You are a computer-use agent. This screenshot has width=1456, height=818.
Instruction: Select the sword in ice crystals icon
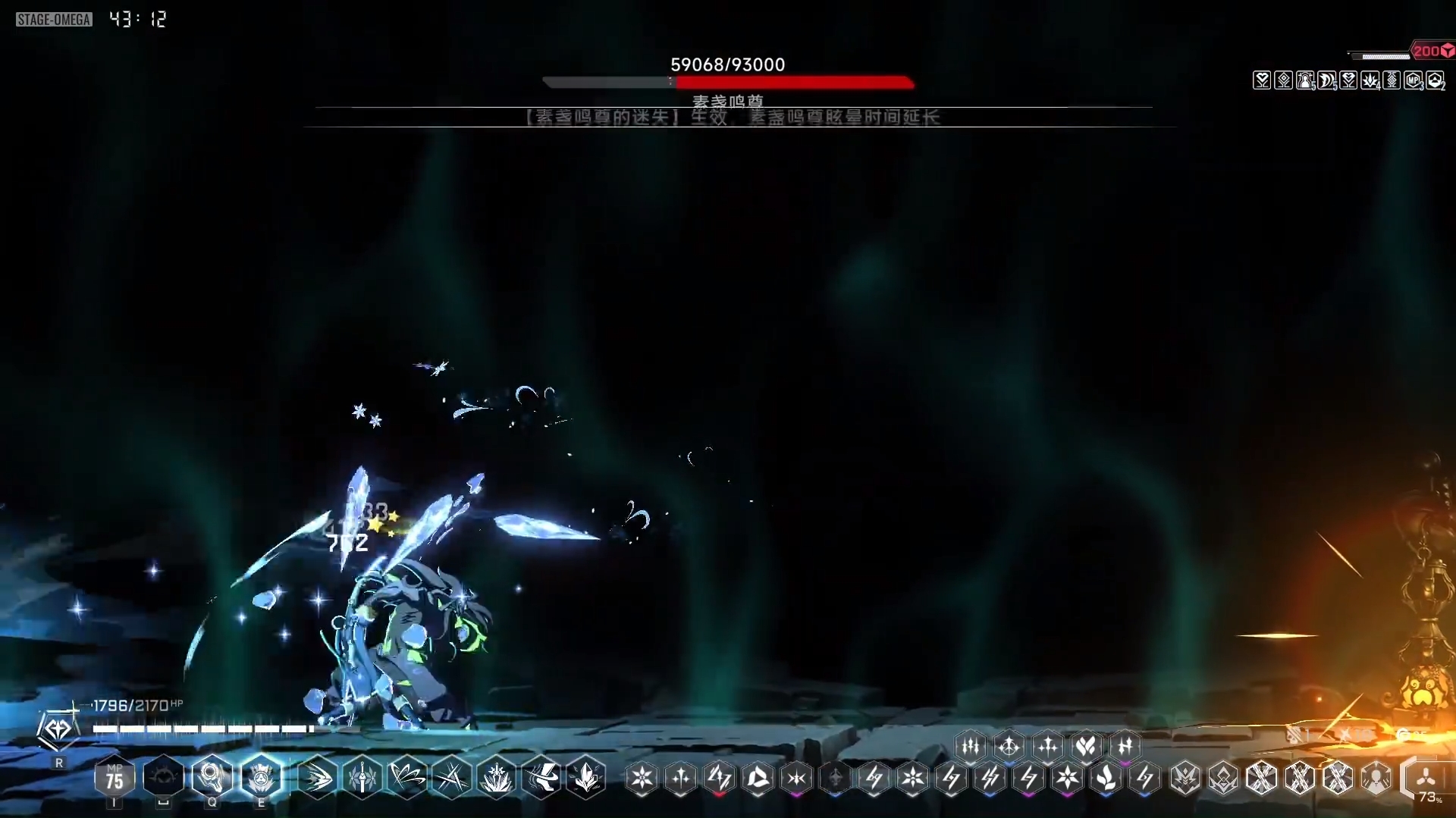pos(497,777)
